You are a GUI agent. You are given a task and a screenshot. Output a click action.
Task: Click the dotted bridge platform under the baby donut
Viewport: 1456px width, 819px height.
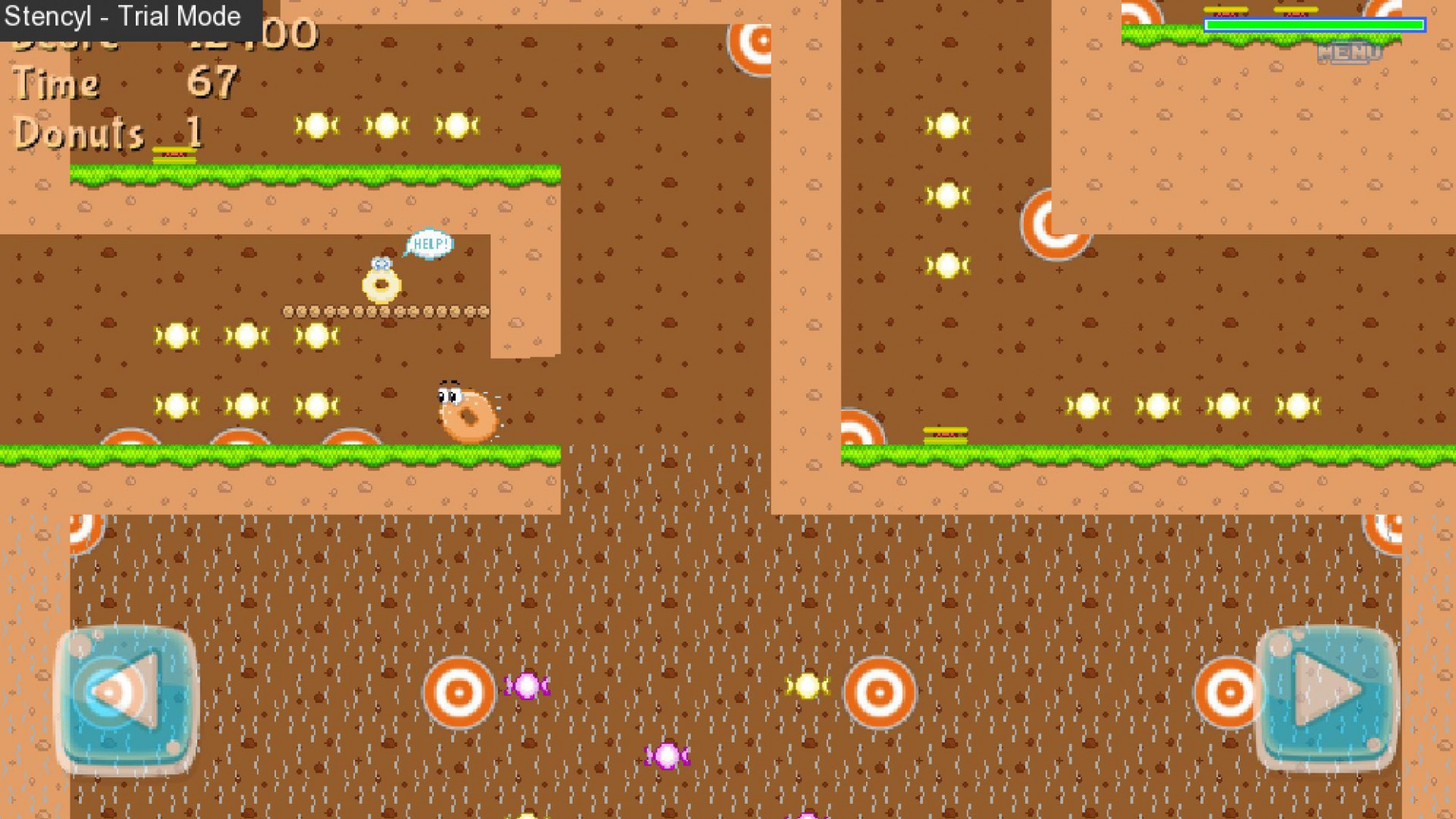(x=387, y=312)
